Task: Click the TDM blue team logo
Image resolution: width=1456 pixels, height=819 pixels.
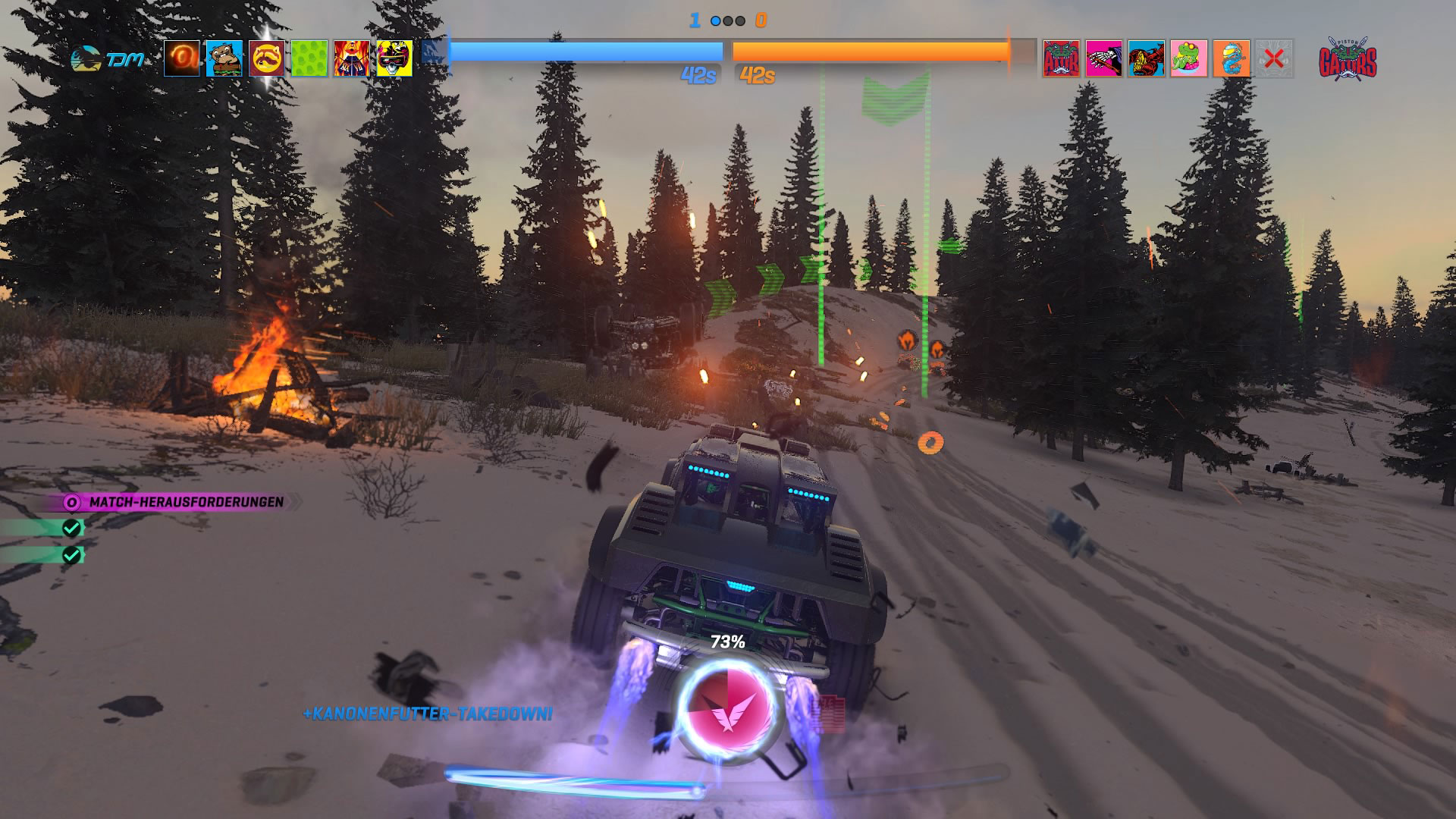Action: click(x=107, y=59)
